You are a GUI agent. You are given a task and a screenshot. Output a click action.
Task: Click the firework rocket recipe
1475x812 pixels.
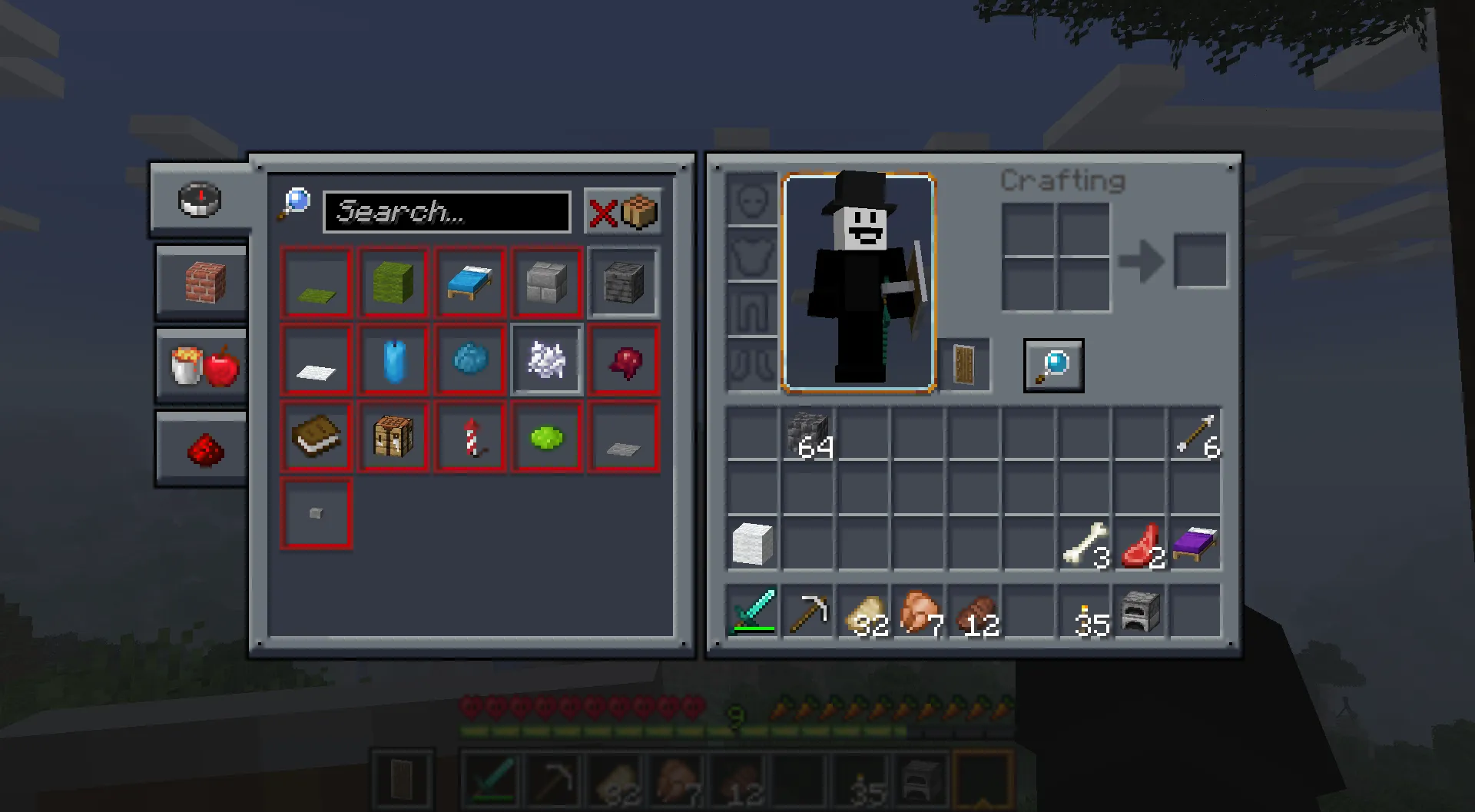(469, 436)
